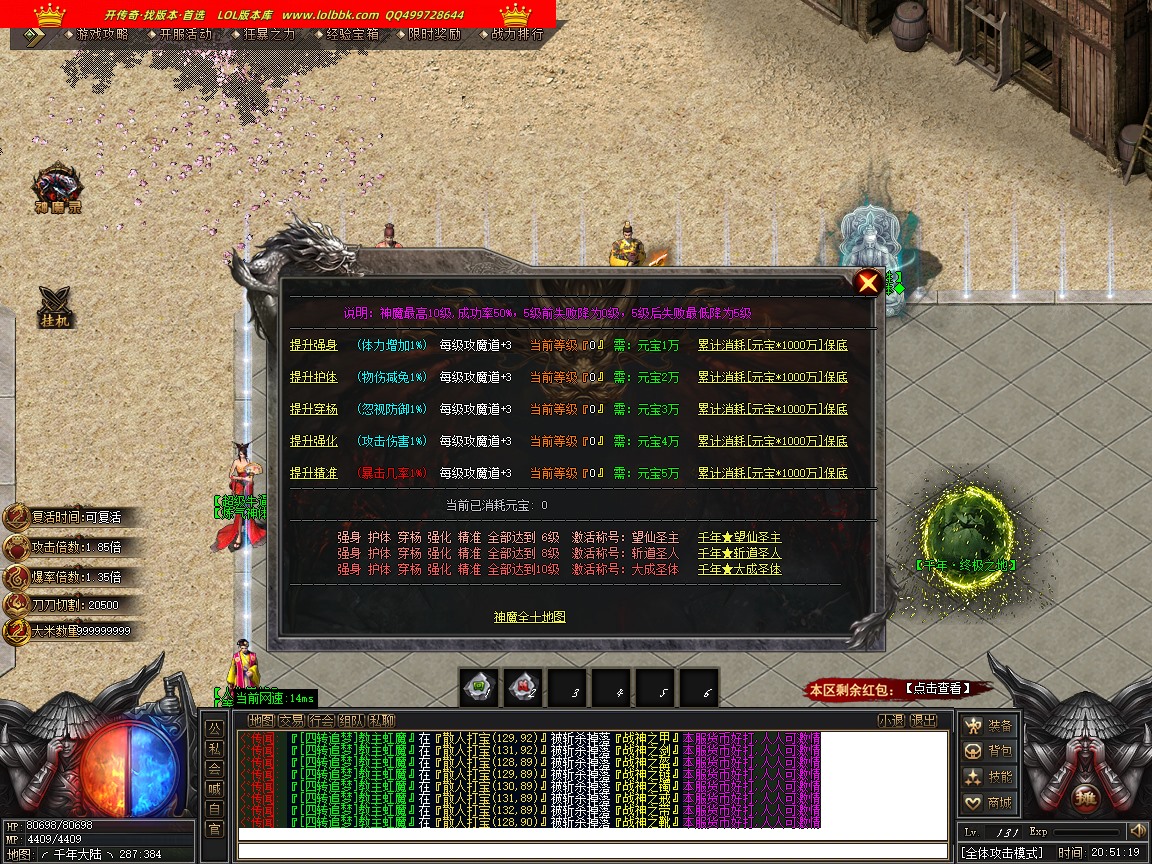Select the 提升穿杨 upgrade link
This screenshot has width=1152, height=864.
point(314,409)
